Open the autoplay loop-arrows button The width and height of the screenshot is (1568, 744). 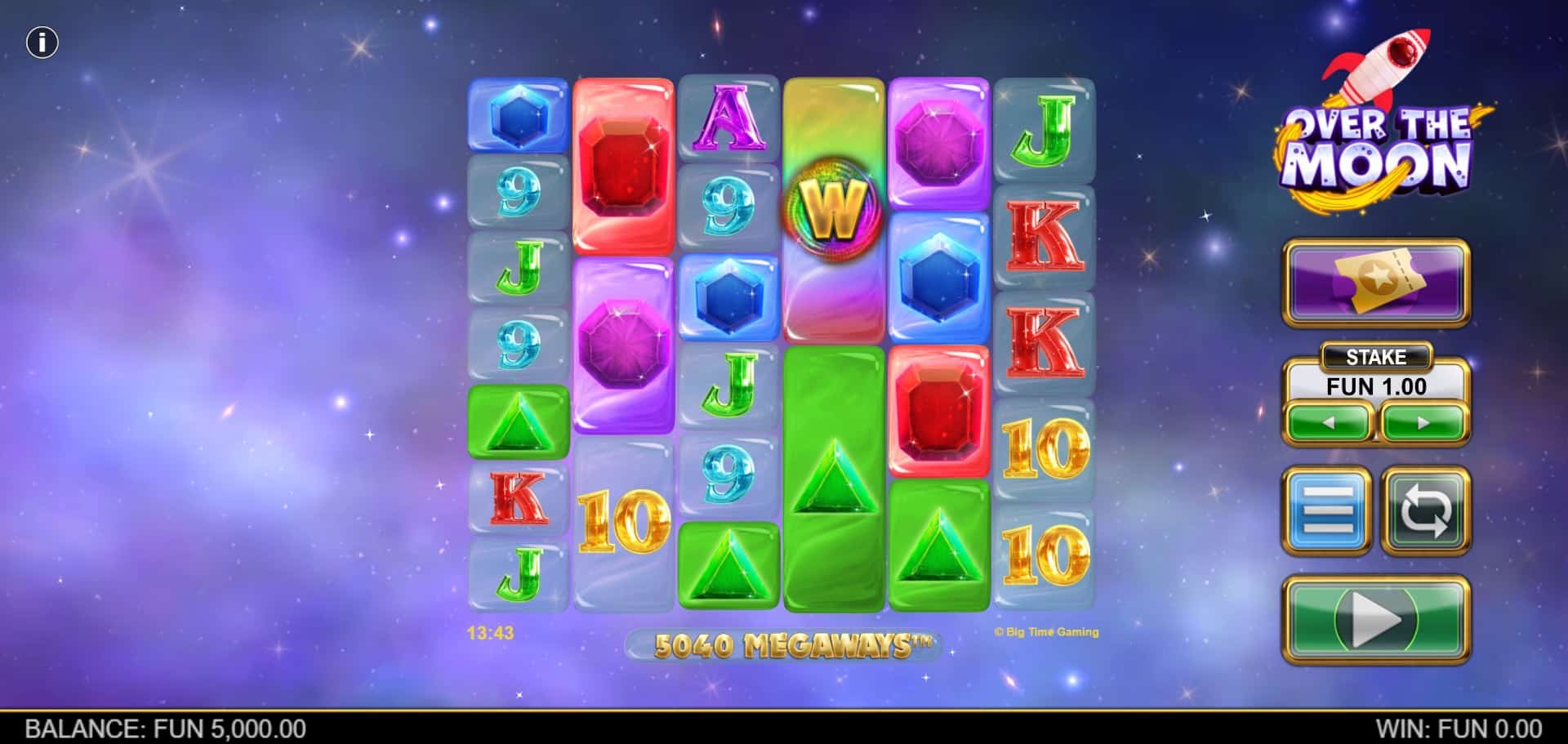(1425, 511)
